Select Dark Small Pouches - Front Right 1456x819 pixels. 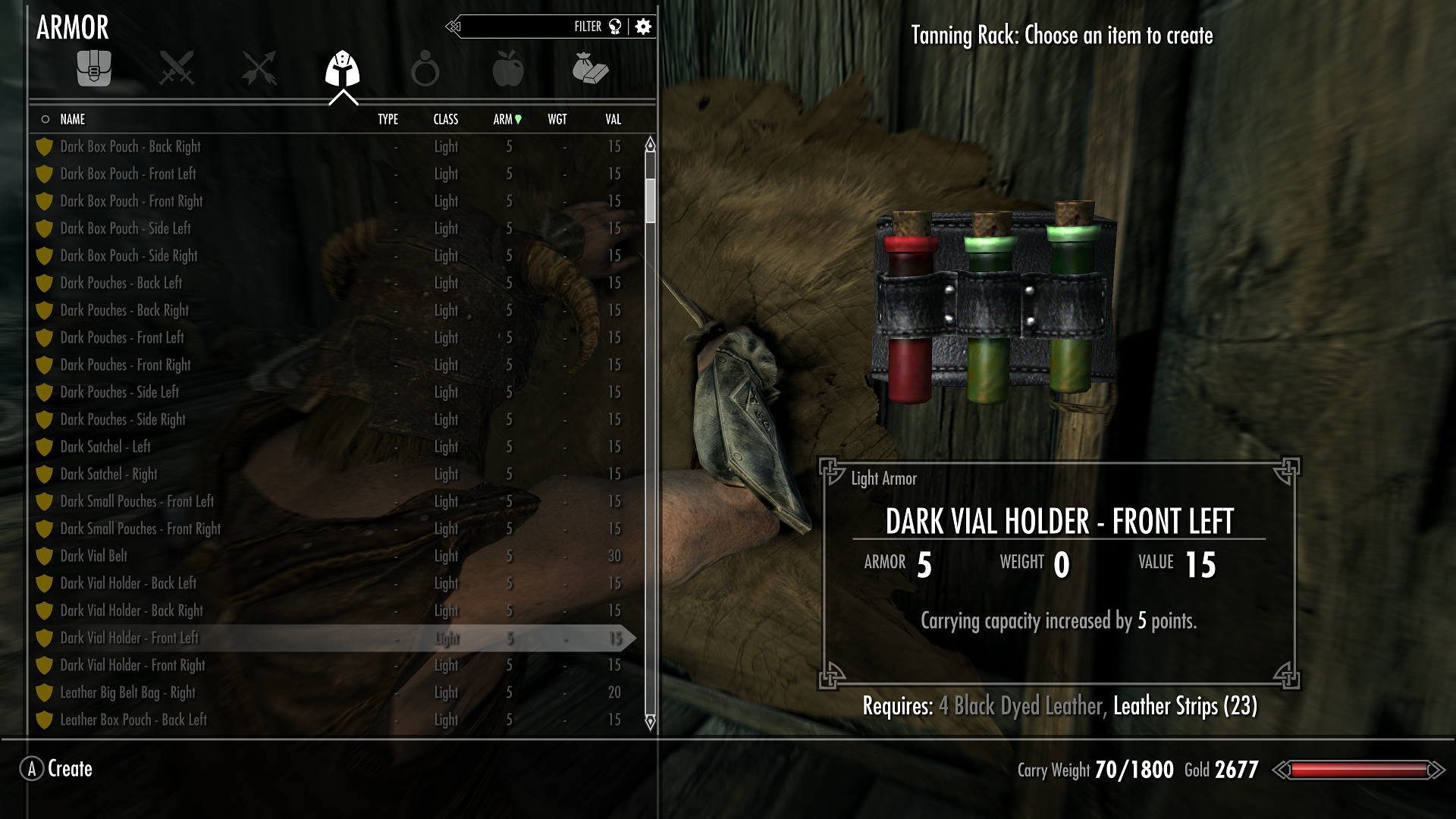(x=140, y=529)
